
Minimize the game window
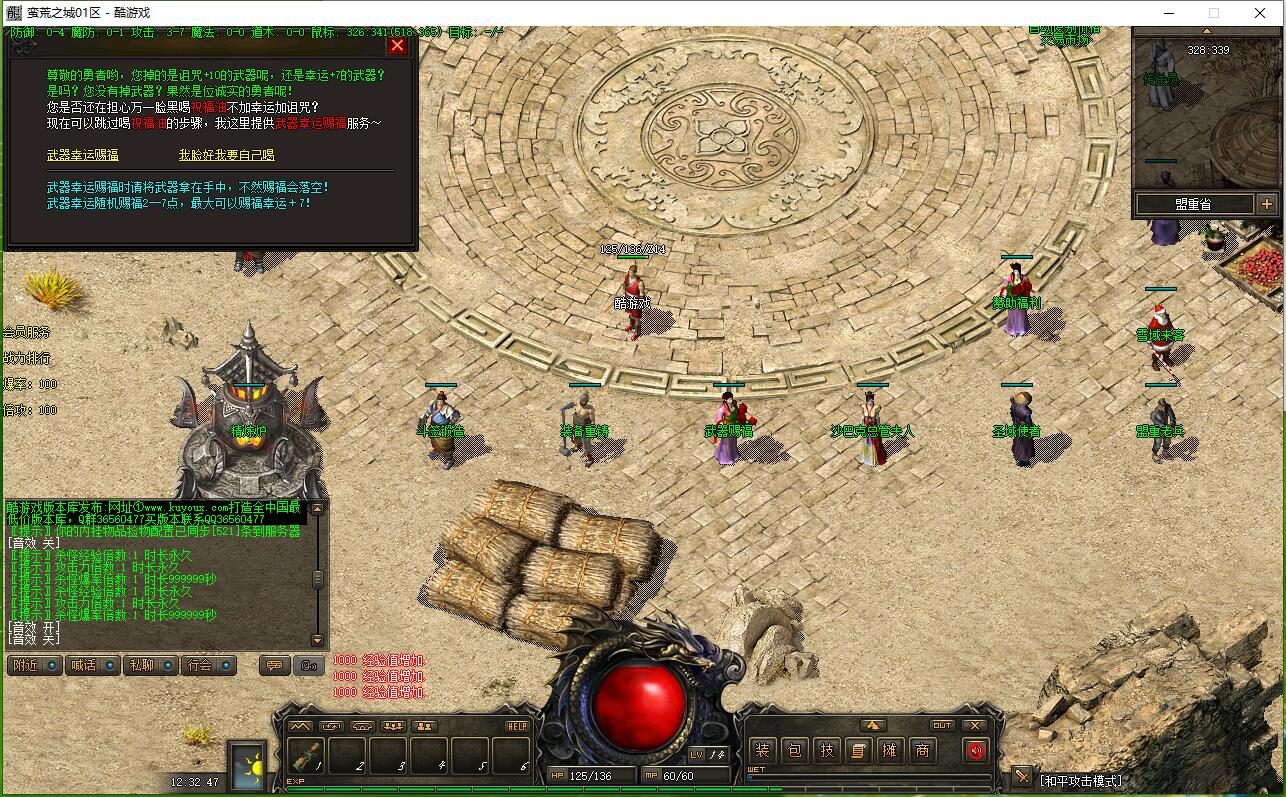click(1168, 13)
